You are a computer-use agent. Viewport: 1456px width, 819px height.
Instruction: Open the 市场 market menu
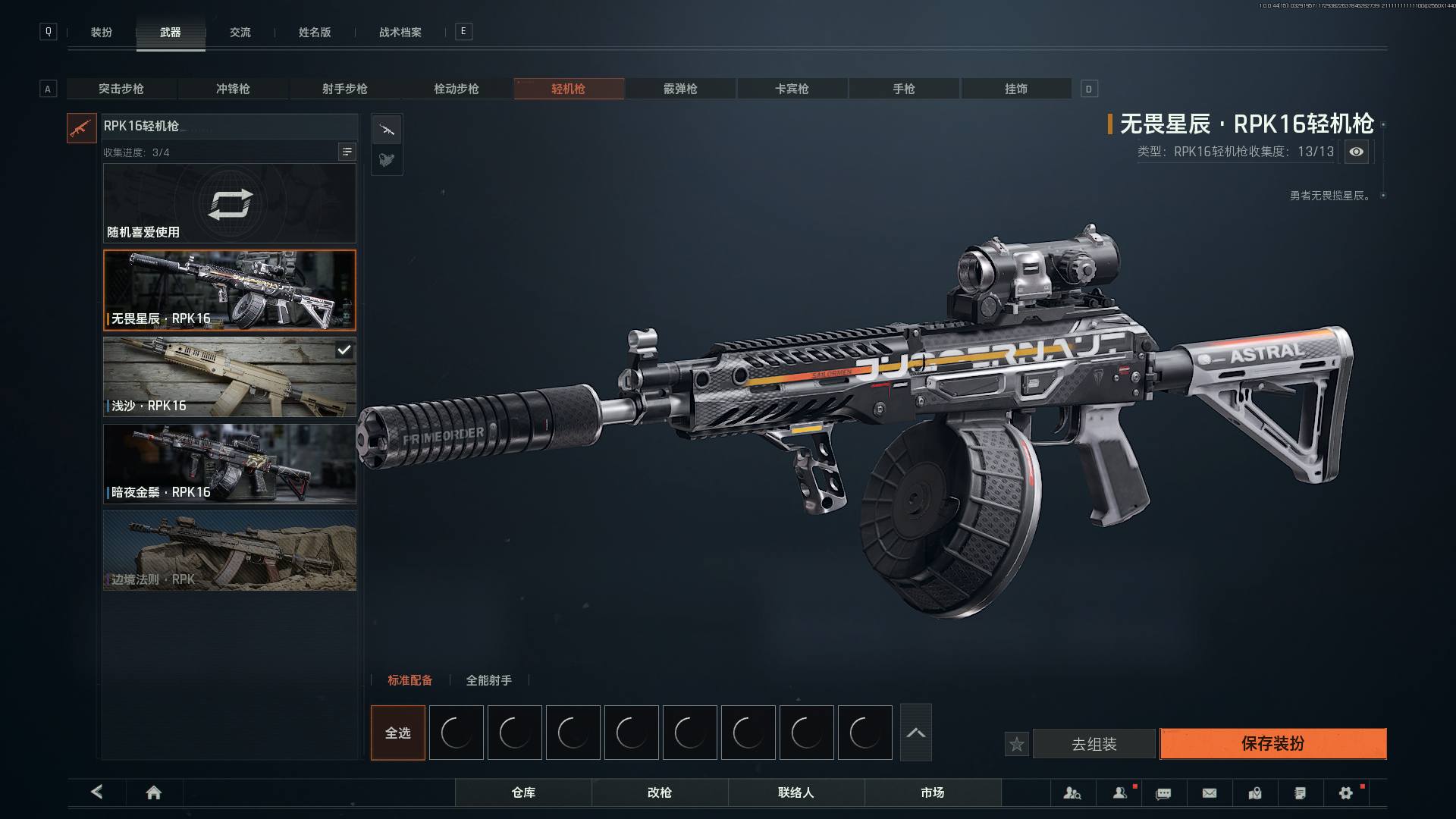point(932,792)
